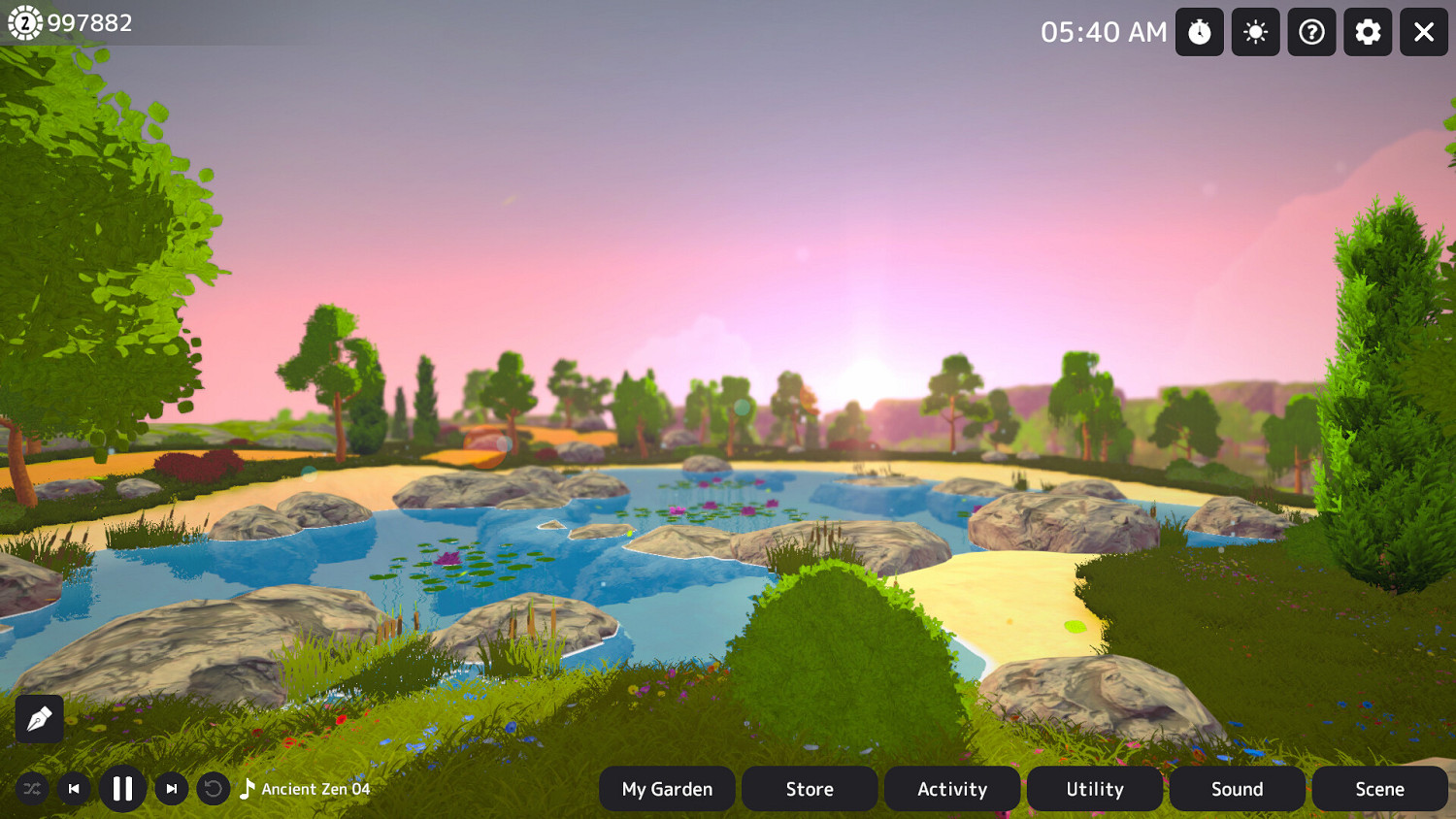Open the sun brightness settings
The image size is (1456, 819).
(1255, 32)
